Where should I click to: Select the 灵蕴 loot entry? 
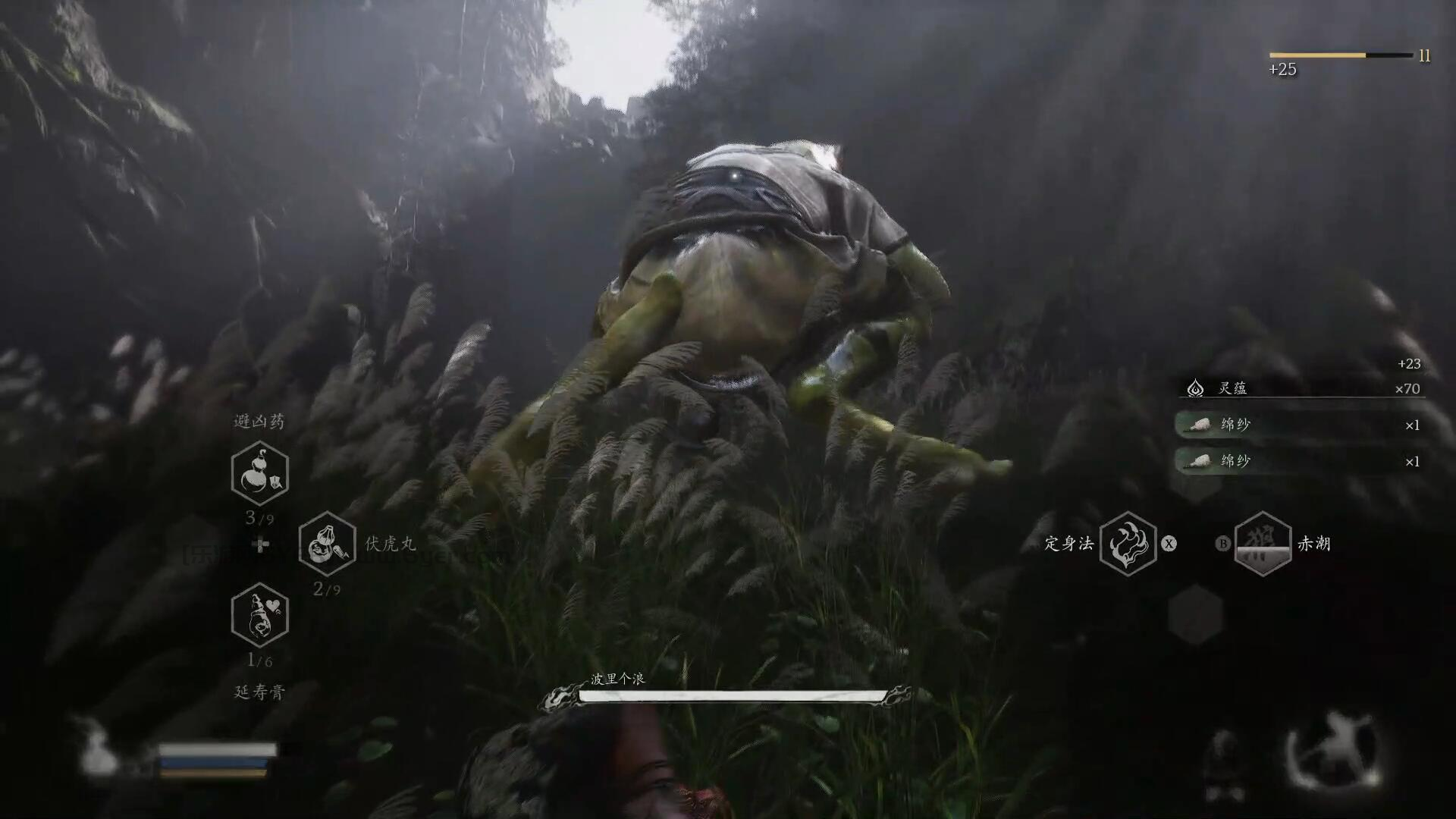tap(1301, 388)
